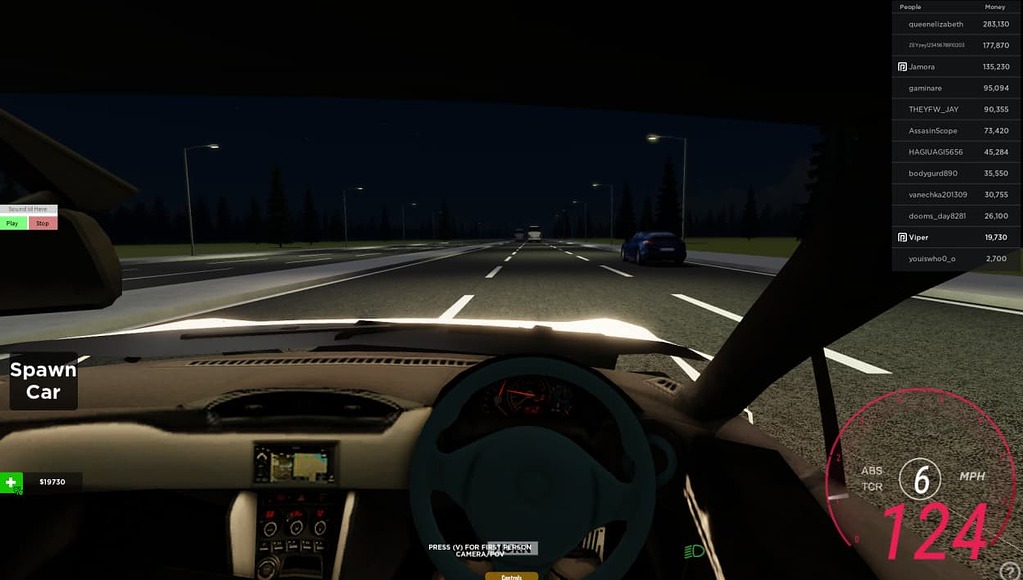
Task: Click the Spawn Car button
Action: (x=43, y=381)
